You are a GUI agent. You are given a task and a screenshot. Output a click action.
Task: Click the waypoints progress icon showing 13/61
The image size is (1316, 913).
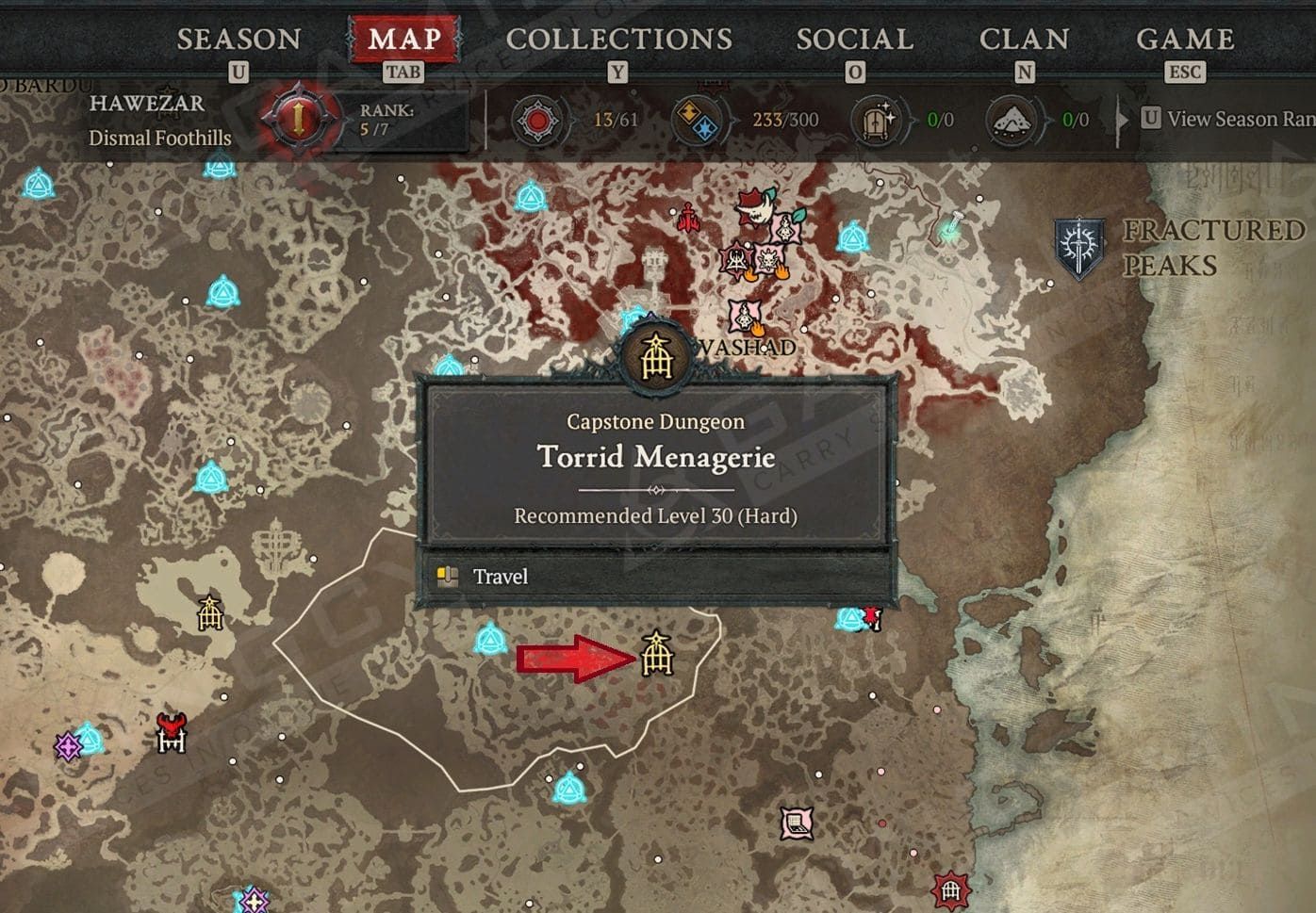537,121
